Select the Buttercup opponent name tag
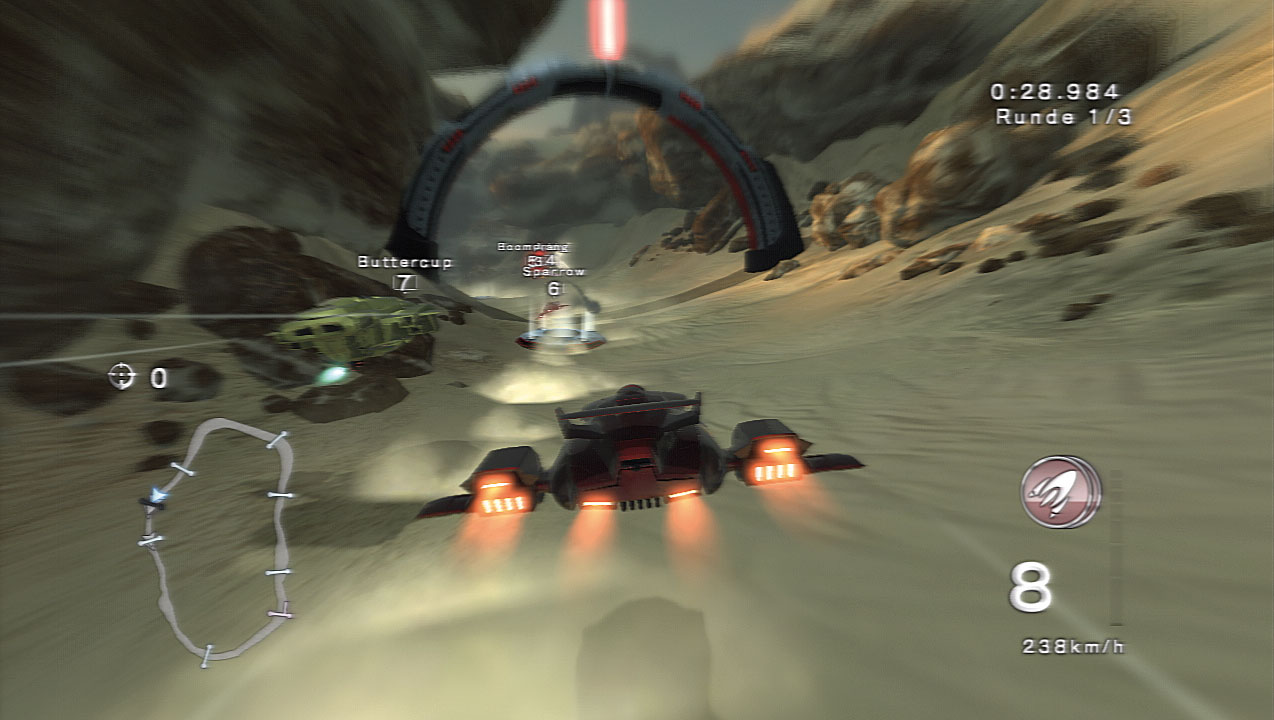 click(404, 262)
